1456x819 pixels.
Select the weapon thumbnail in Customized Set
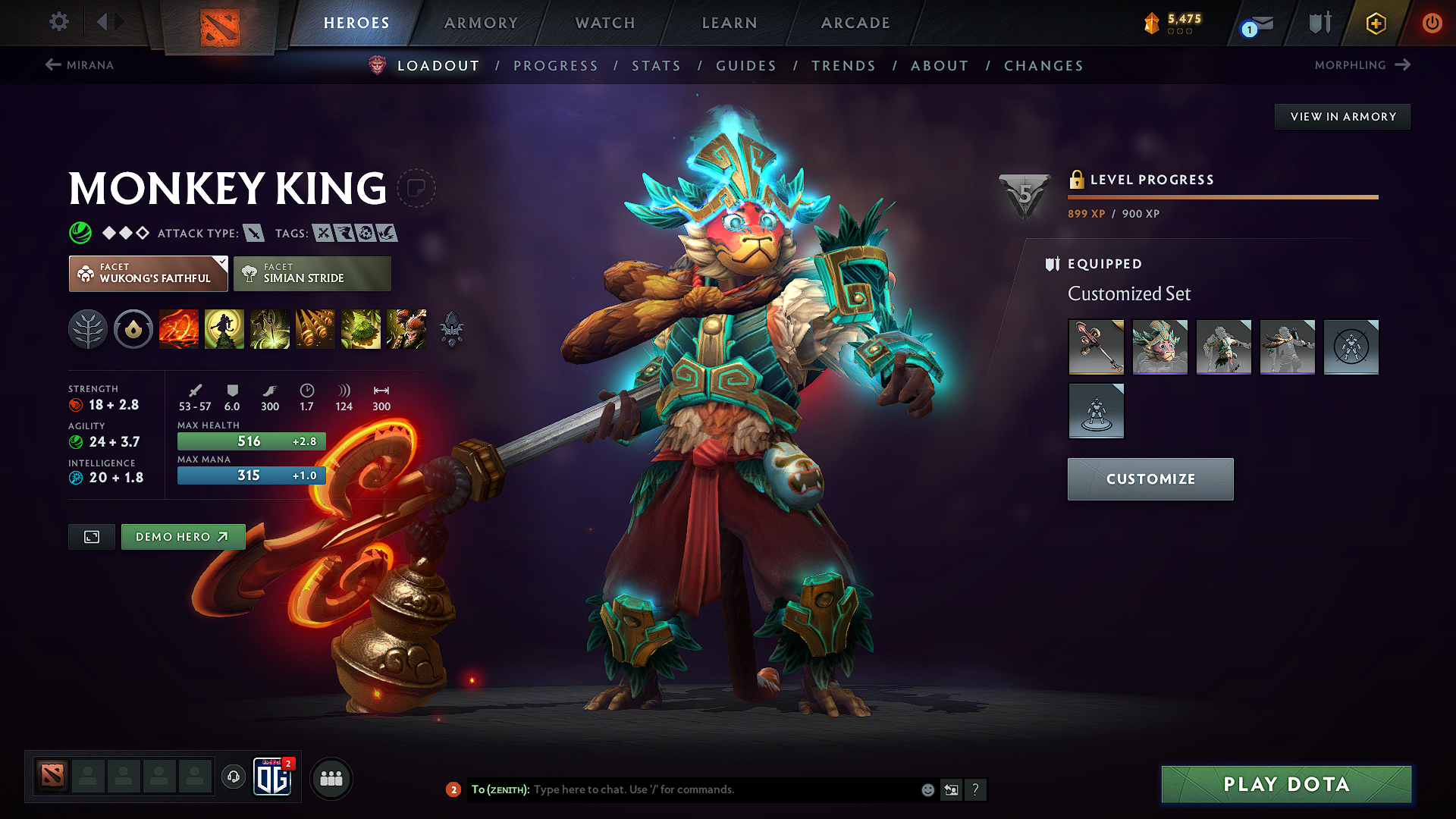pyautogui.click(x=1096, y=347)
